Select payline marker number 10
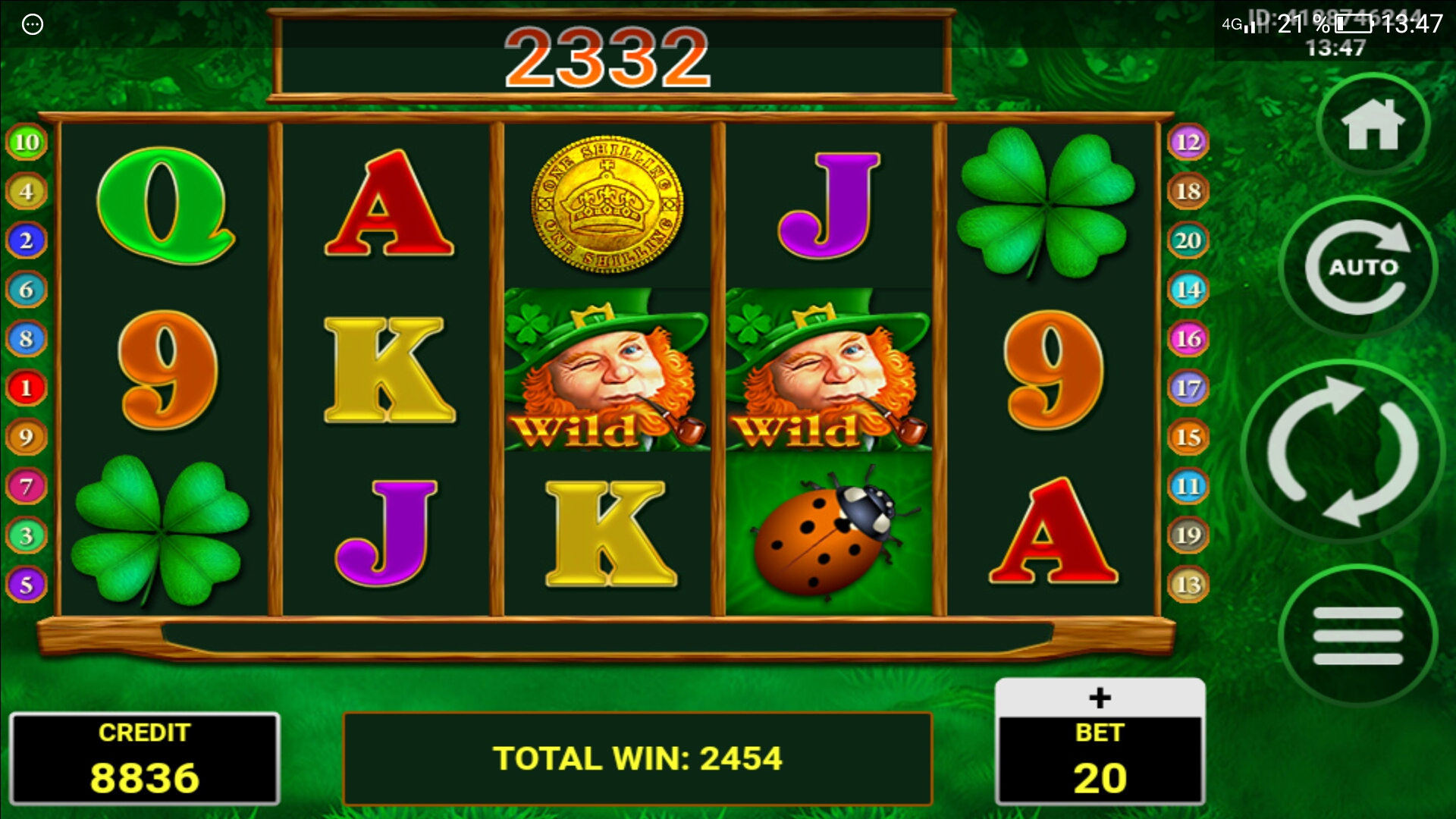 tap(27, 142)
